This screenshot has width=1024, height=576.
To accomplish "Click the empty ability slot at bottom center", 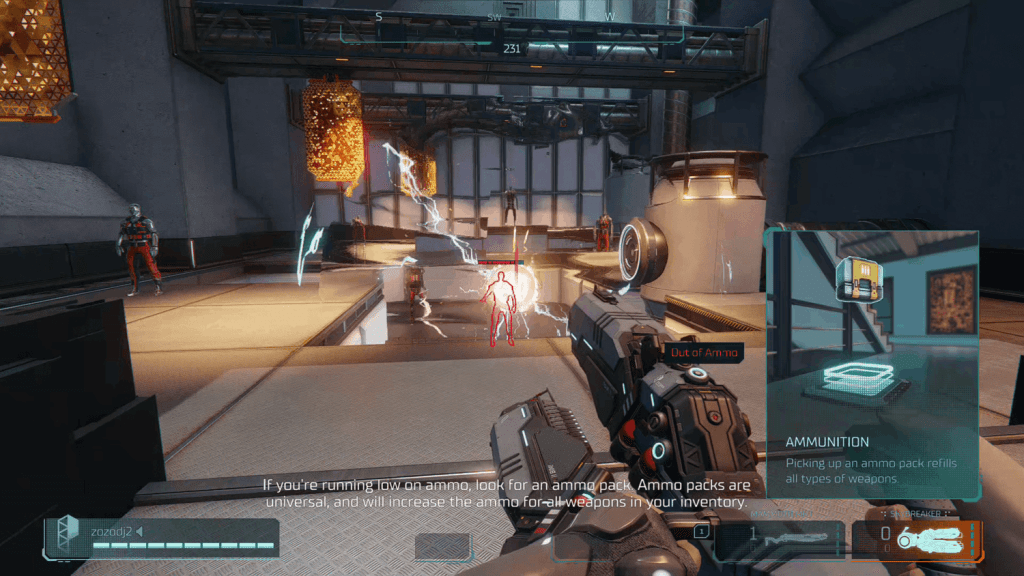I will [x=443, y=546].
